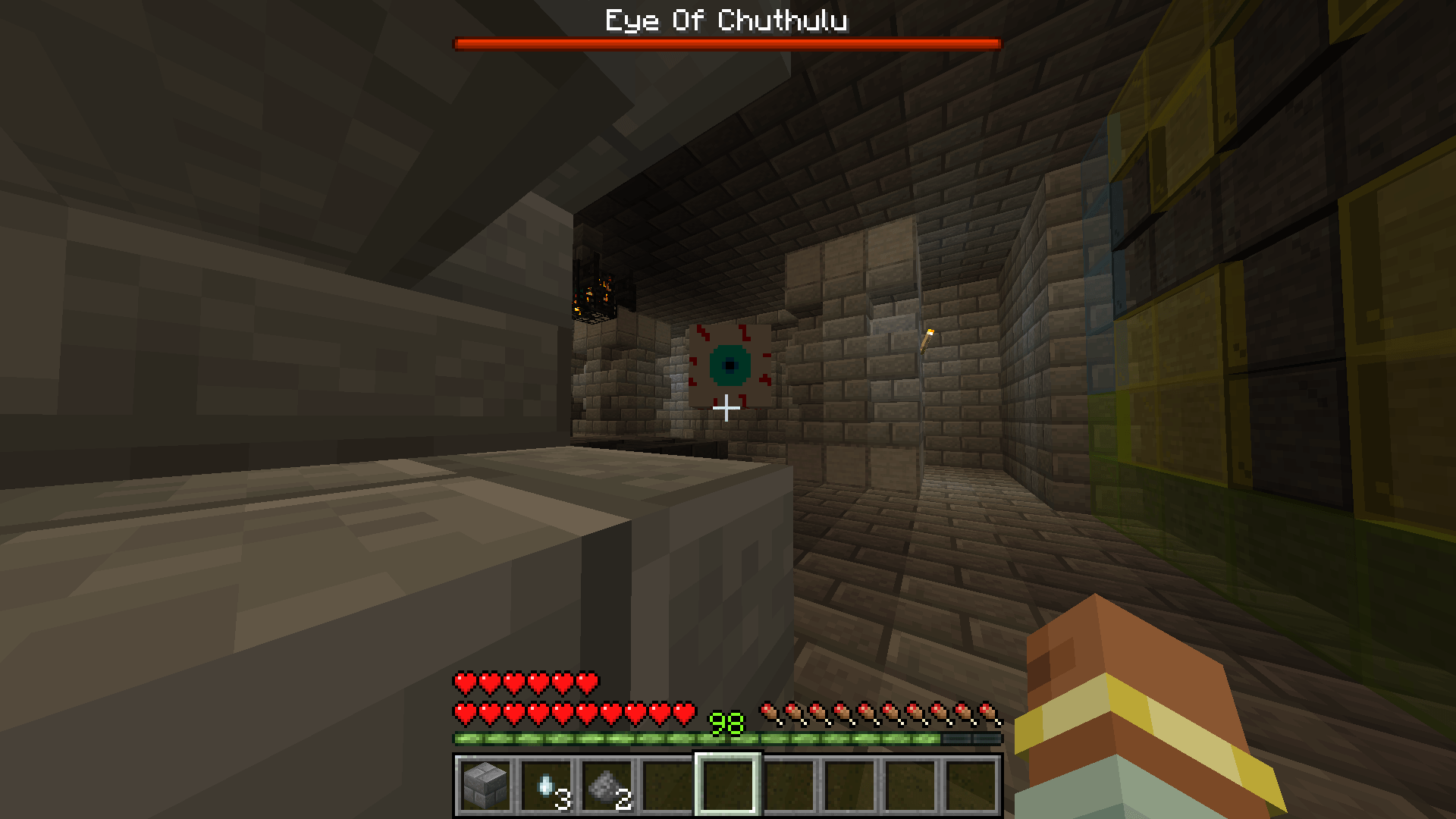Viewport: 1456px width, 819px height.
Task: Click the Eye Of Chuthulu boss title text
Action: coord(726,20)
